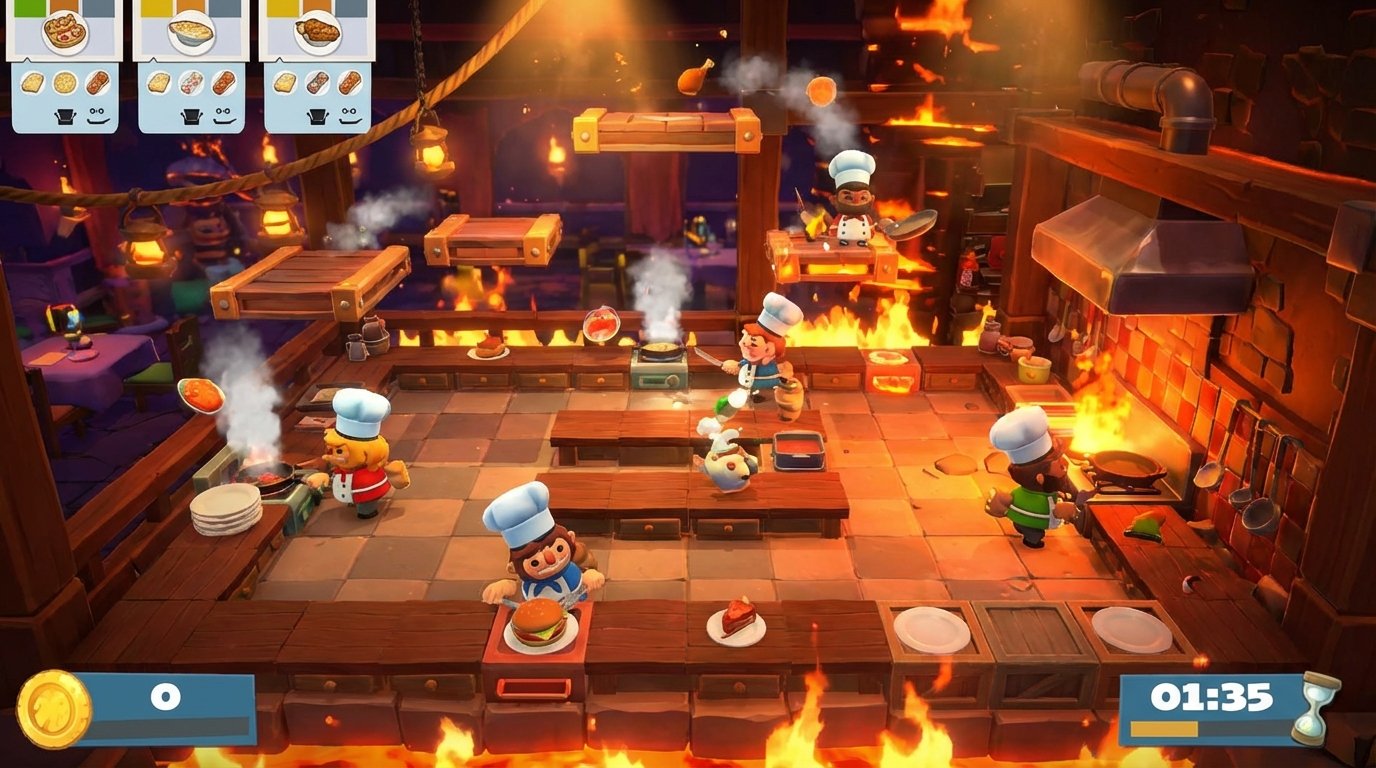Click the fish pie icon on second ticket
The width and height of the screenshot is (1376, 768).
[190, 32]
